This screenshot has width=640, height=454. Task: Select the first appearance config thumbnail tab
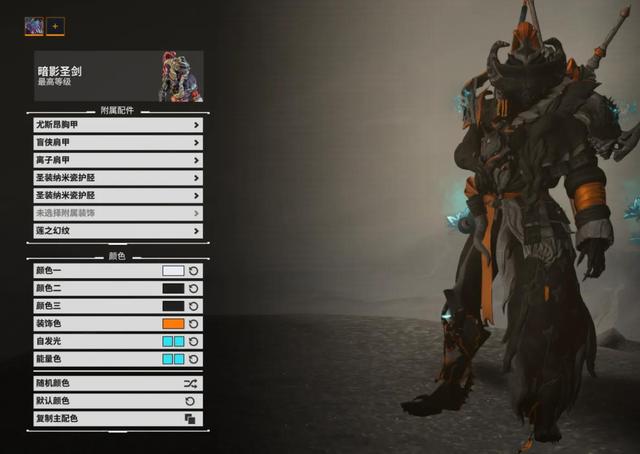coord(34,26)
